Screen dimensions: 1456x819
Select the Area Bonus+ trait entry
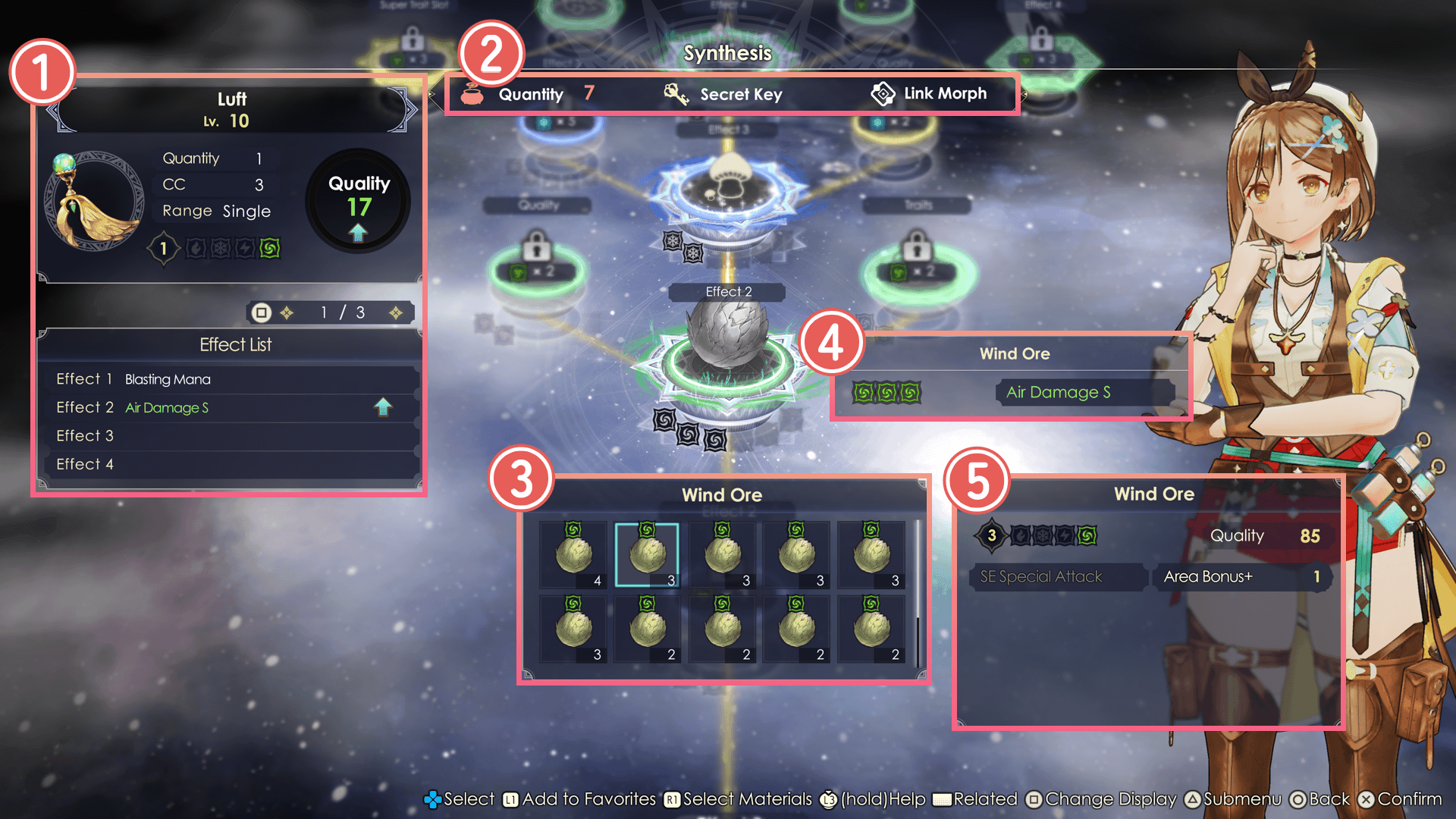tap(1241, 577)
